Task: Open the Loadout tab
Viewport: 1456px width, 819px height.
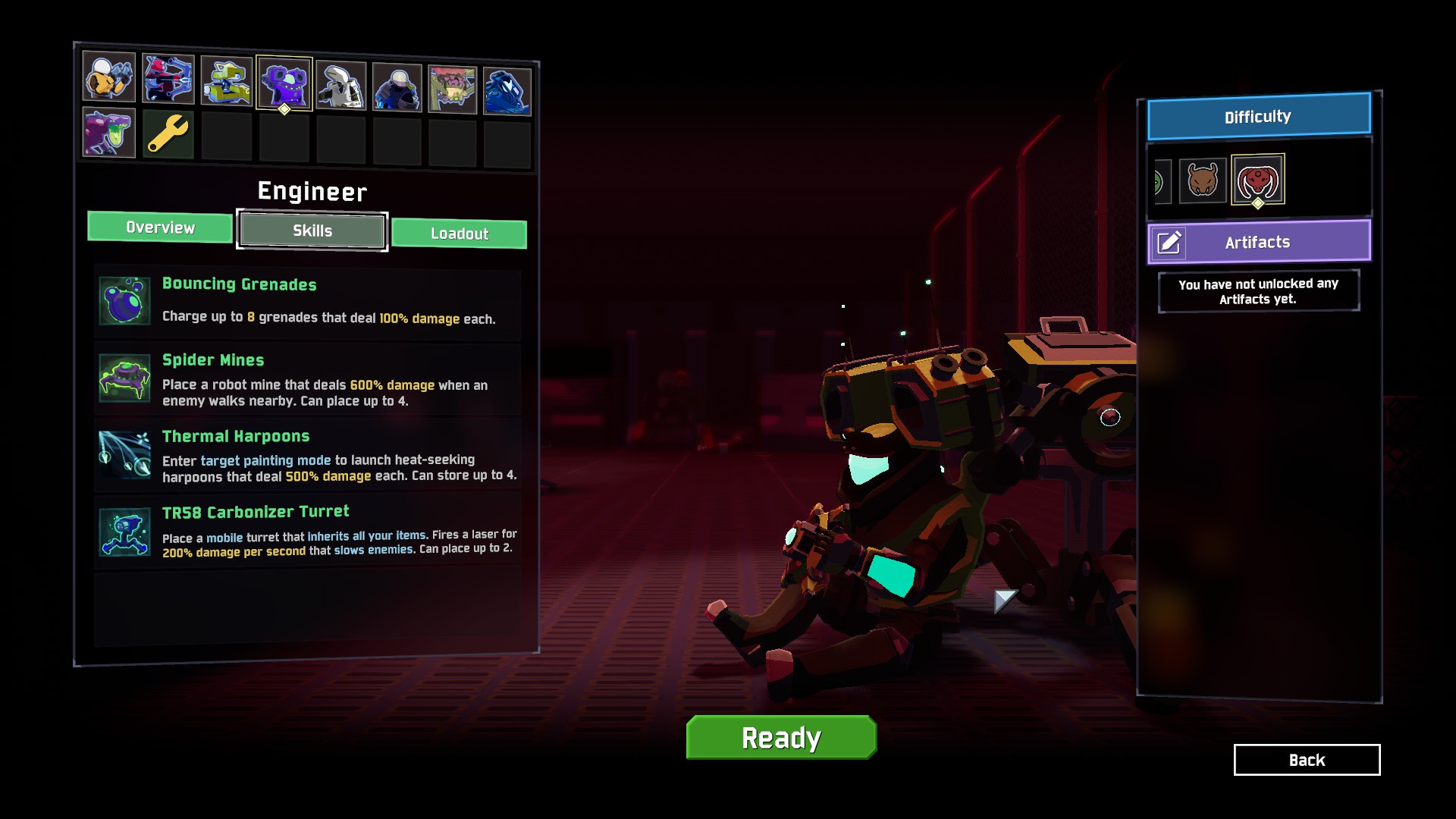Action: pyautogui.click(x=459, y=234)
